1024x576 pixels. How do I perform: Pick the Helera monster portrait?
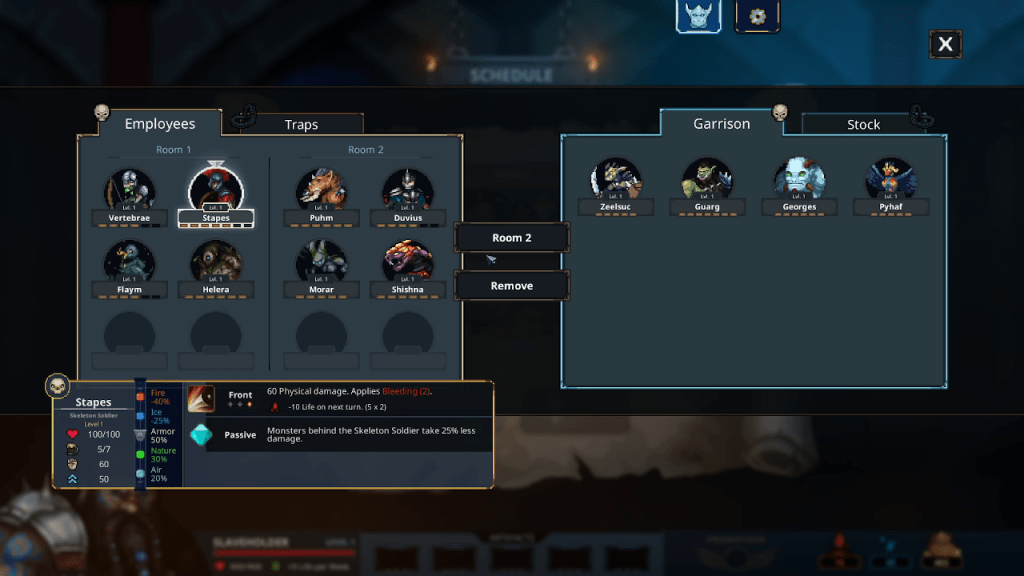(215, 262)
